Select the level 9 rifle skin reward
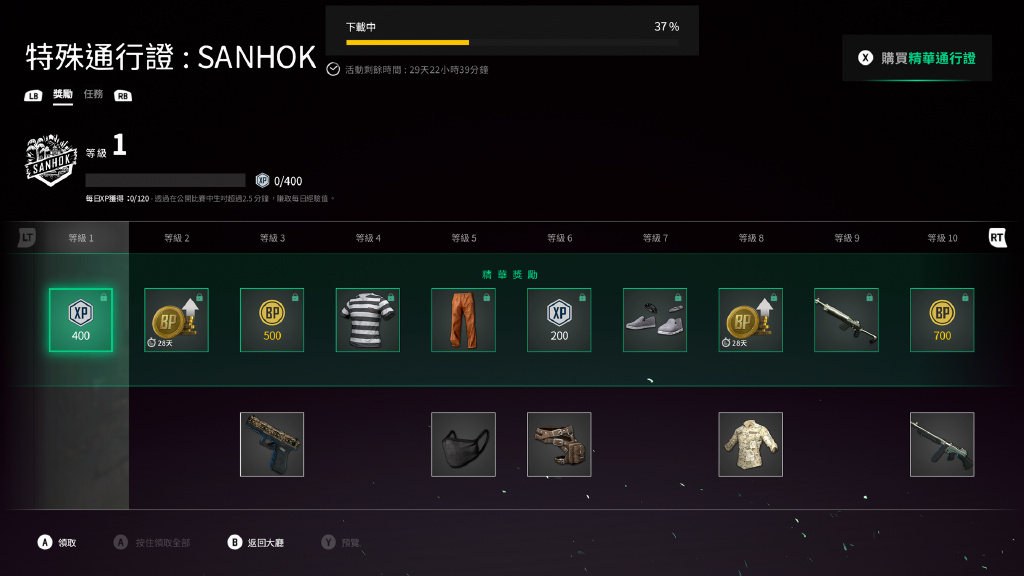Image resolution: width=1024 pixels, height=576 pixels. (846, 320)
